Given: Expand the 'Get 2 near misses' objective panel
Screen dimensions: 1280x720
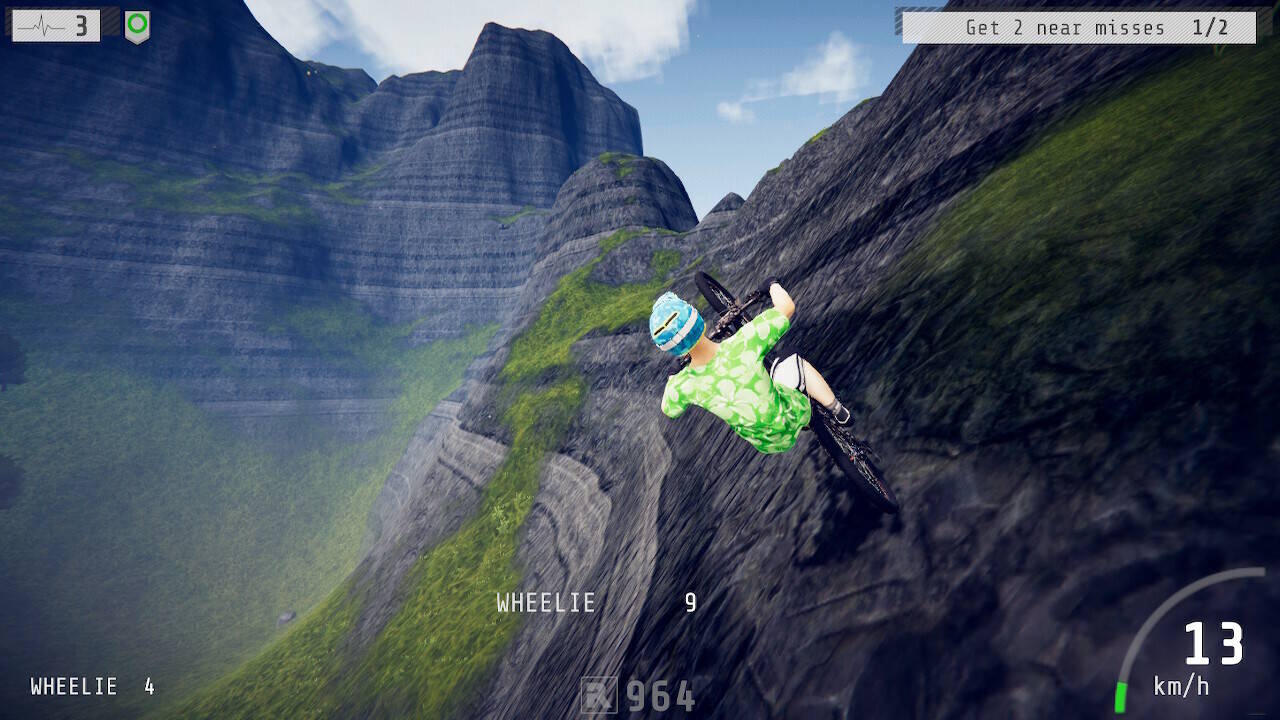Looking at the screenshot, I should (x=1077, y=27).
